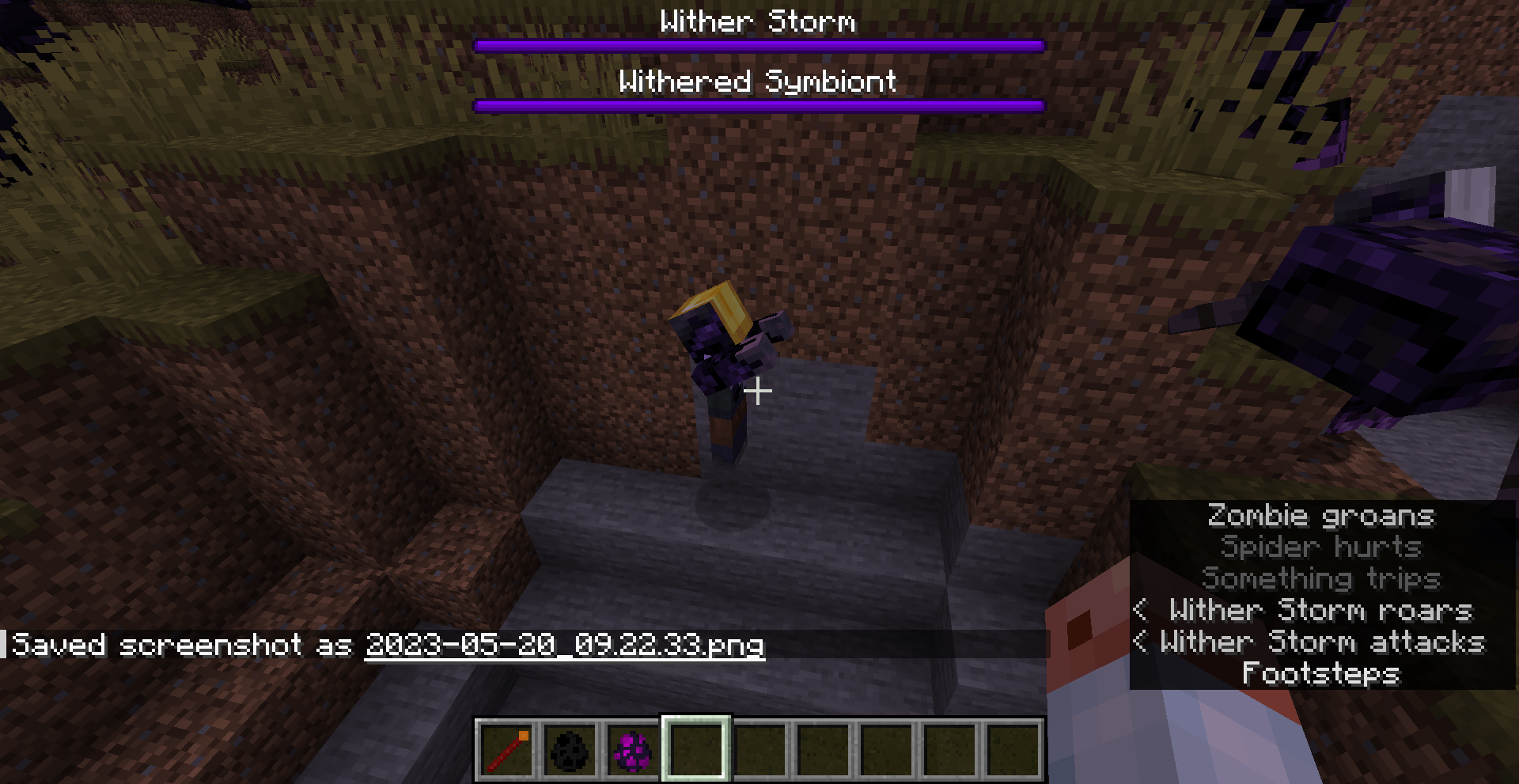Toggle the Footsteps subtitle entry
The height and width of the screenshot is (784, 1519).
pyautogui.click(x=1320, y=675)
